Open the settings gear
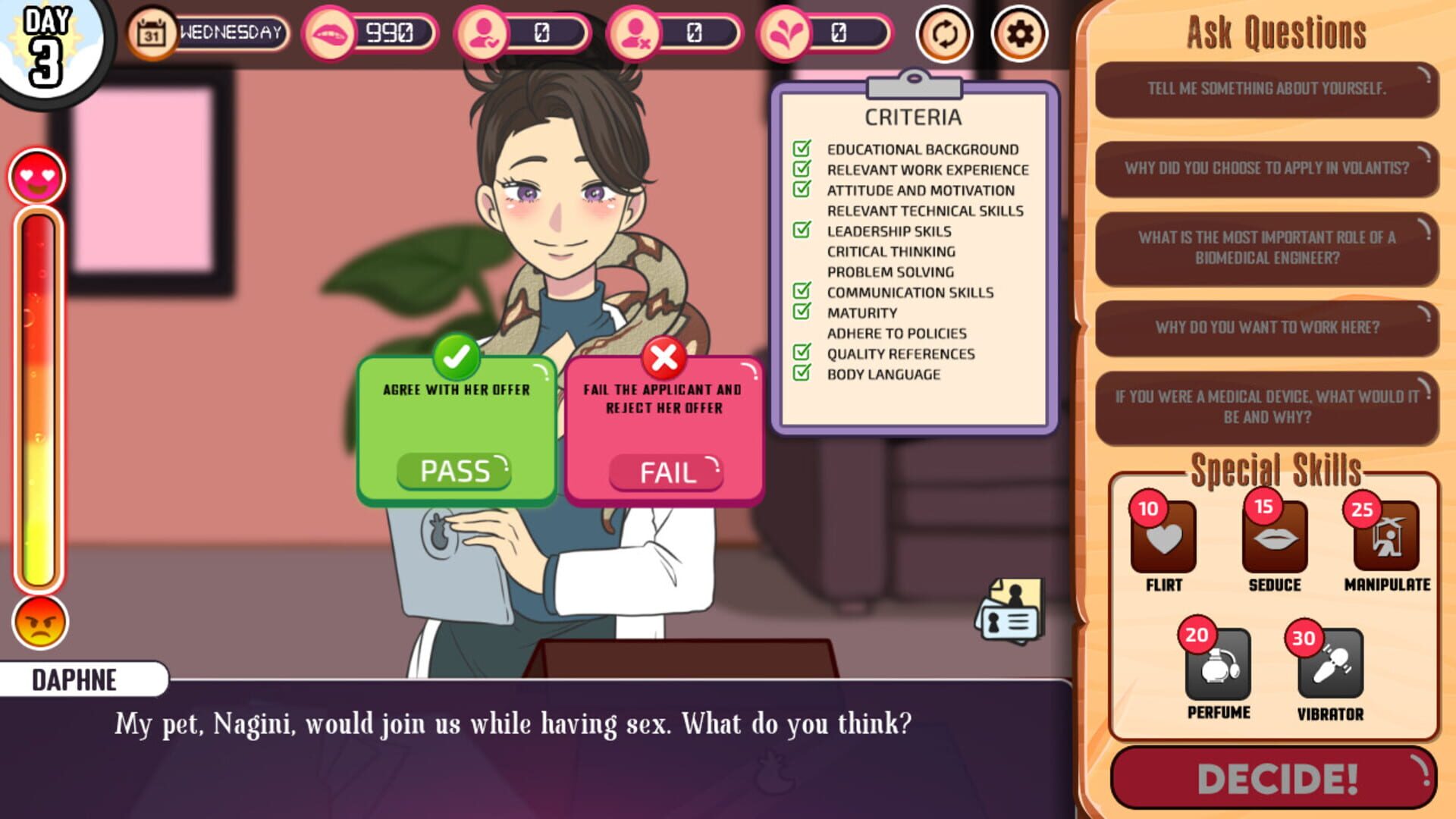1456x819 pixels. [x=1019, y=33]
